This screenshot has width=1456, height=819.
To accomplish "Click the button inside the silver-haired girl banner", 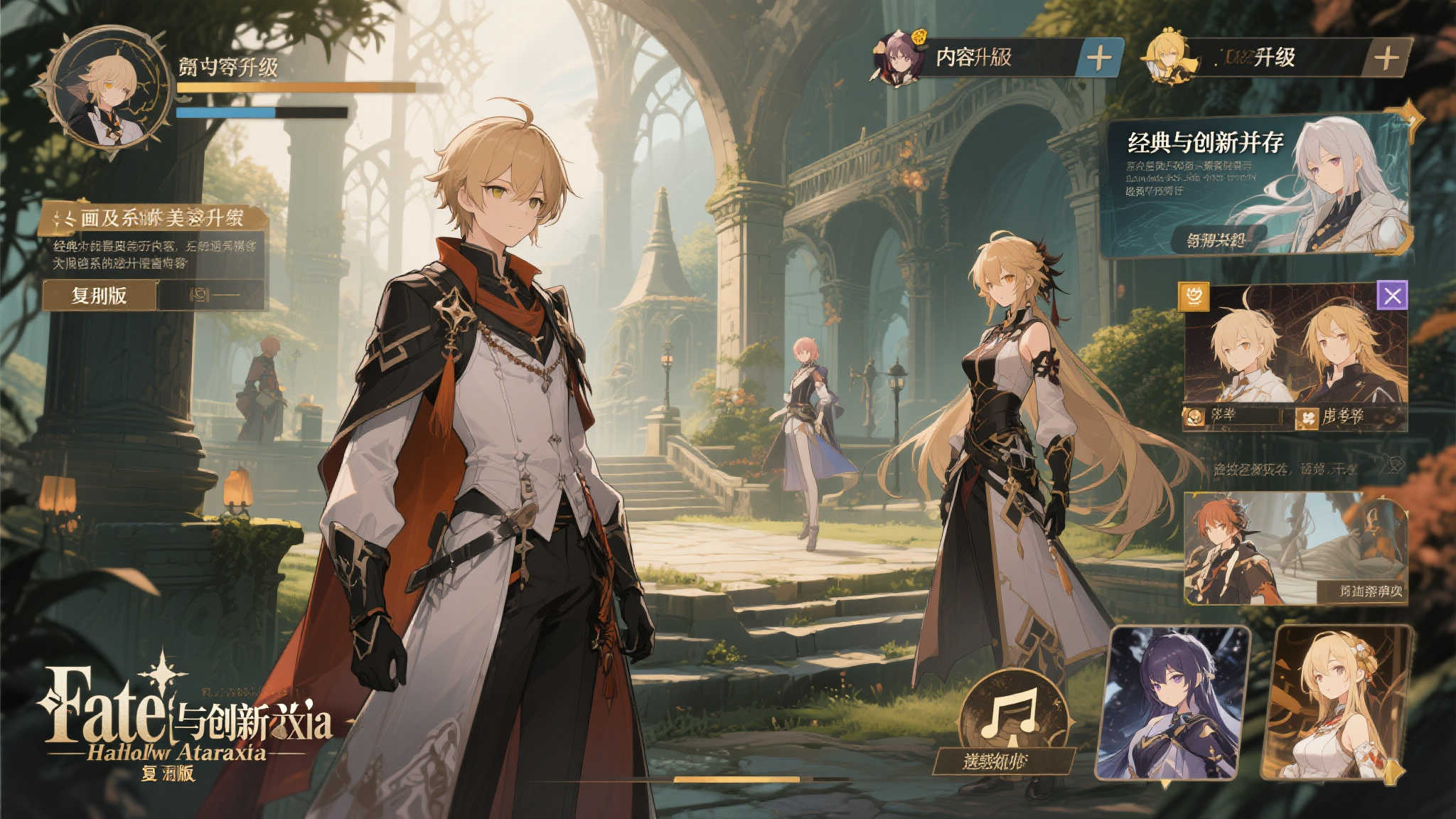I will tap(1215, 240).
